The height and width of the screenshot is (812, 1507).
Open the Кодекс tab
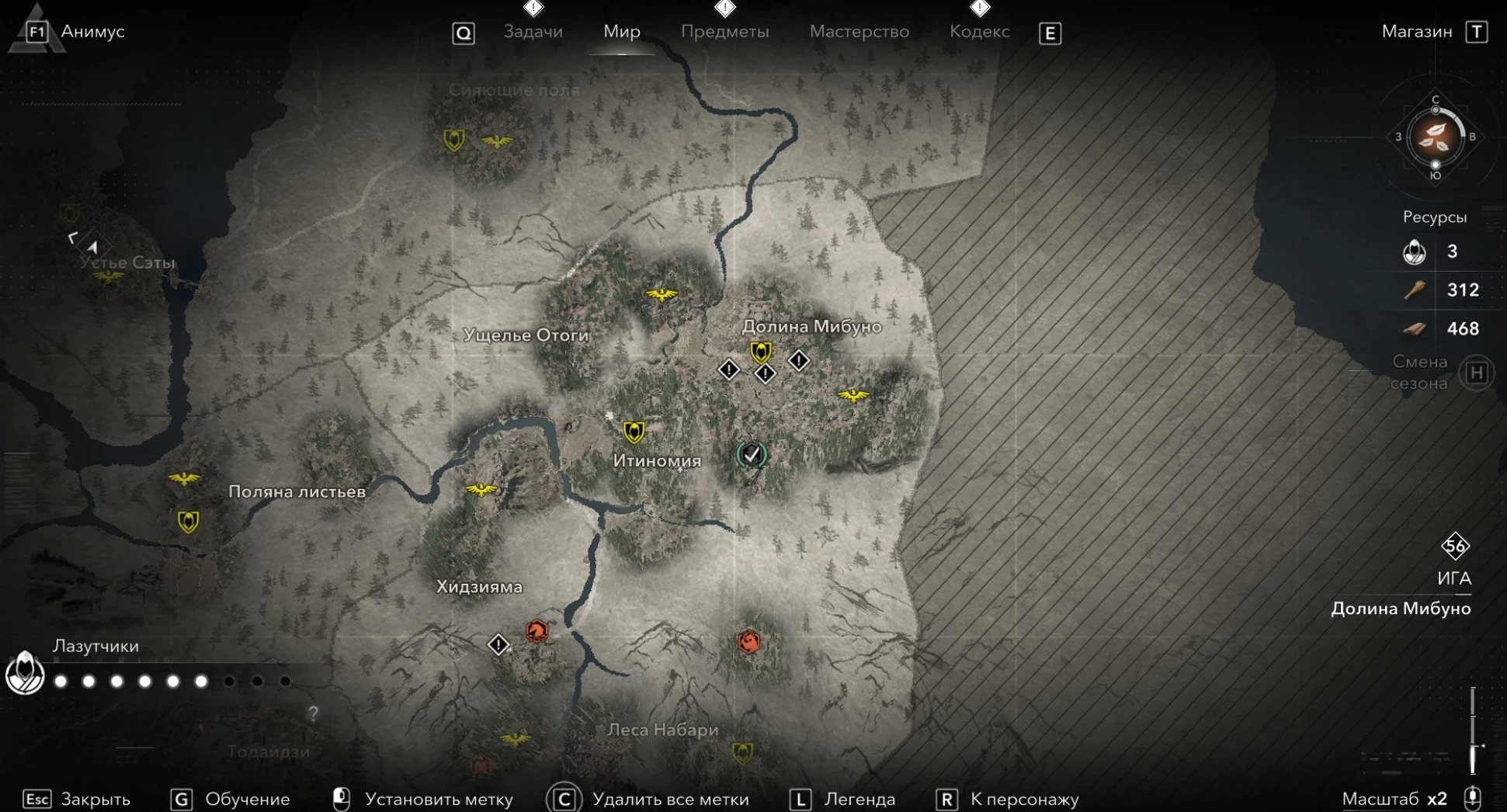click(980, 32)
